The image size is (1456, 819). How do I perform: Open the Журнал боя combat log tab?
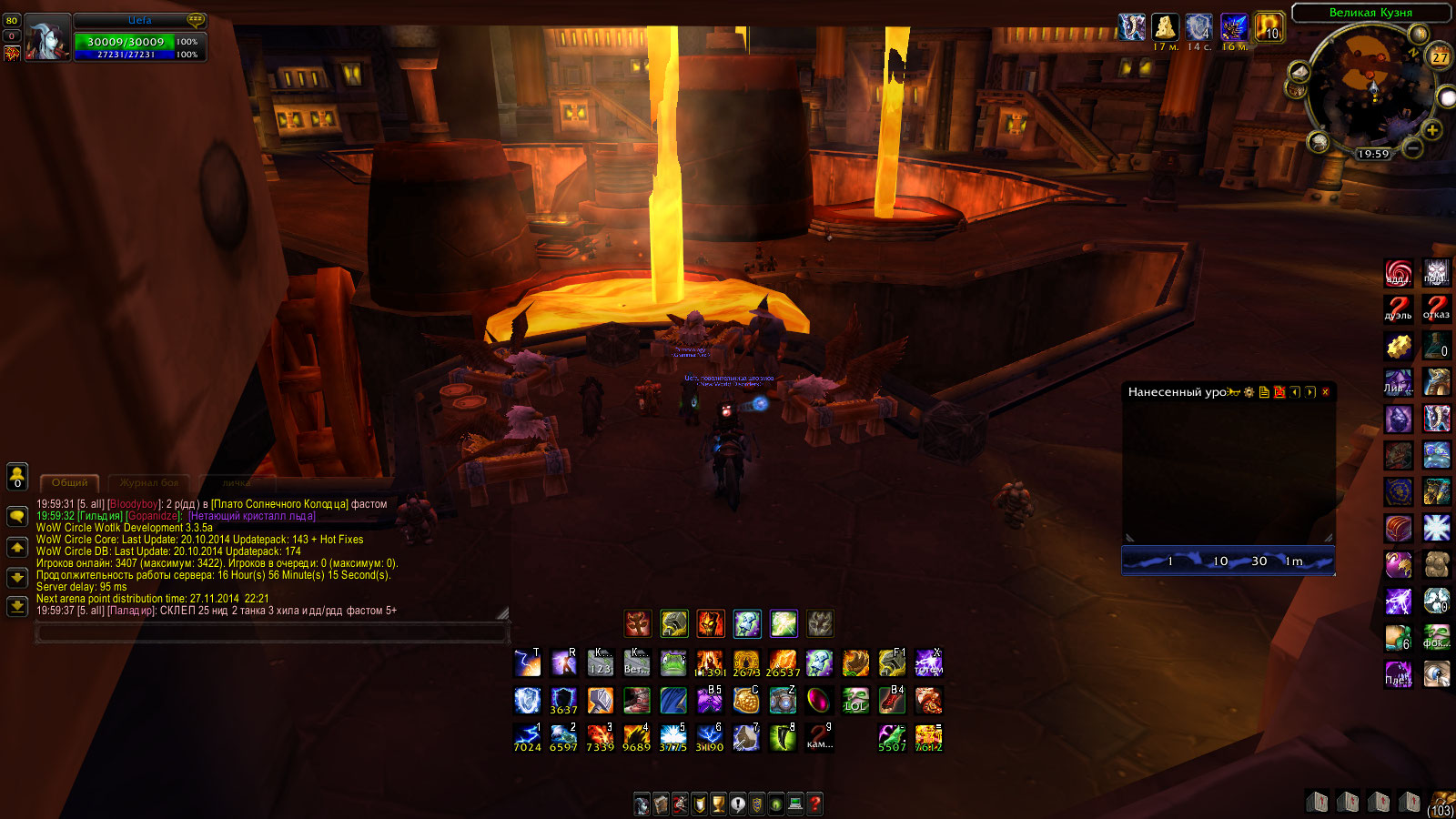click(x=149, y=482)
